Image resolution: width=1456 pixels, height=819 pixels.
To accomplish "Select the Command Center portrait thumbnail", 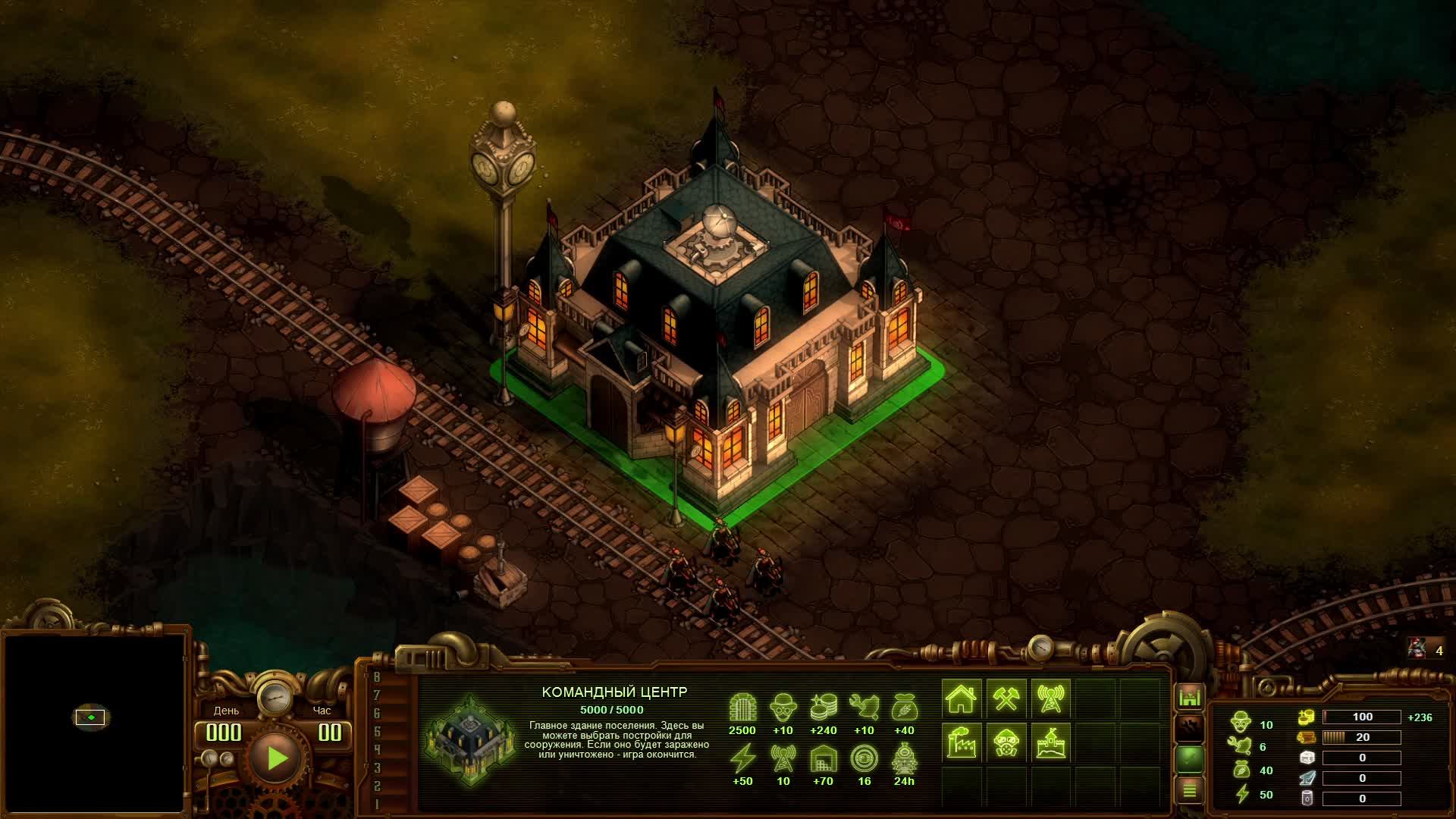I will [x=470, y=738].
